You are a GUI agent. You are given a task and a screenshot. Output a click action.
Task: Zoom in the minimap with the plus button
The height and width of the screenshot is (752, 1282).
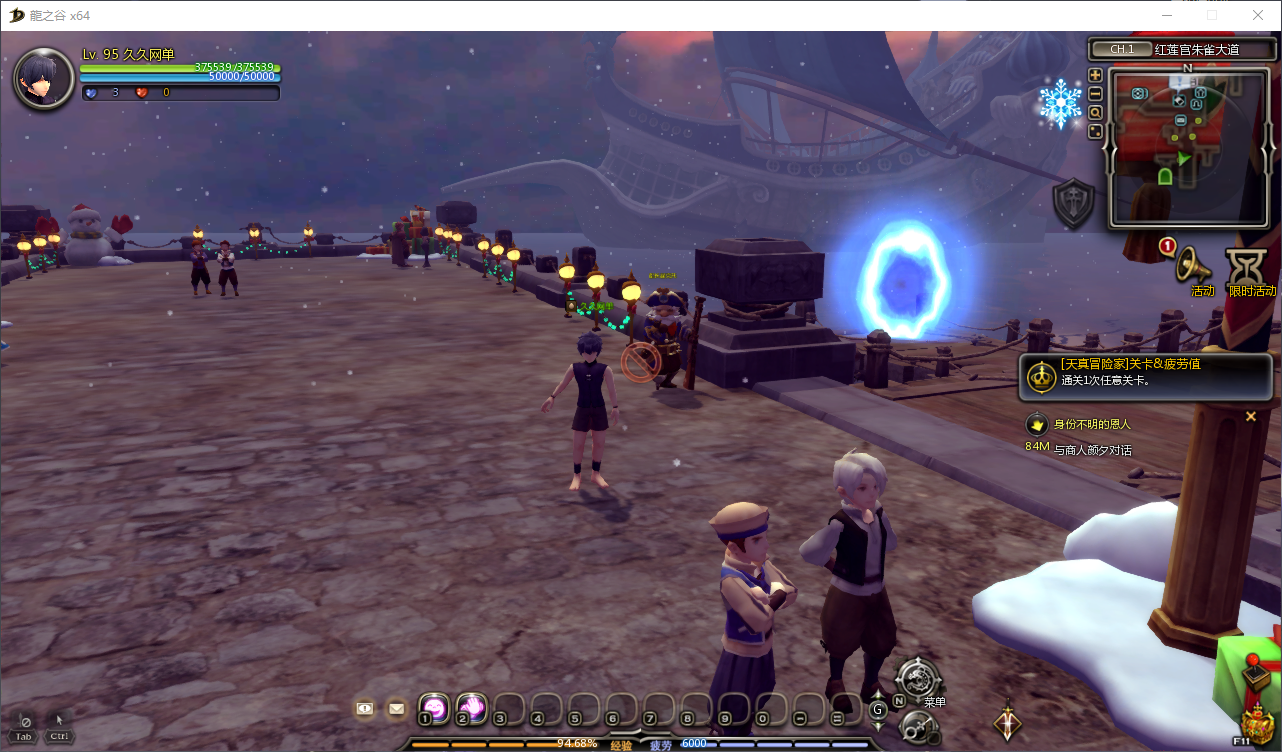click(x=1095, y=75)
